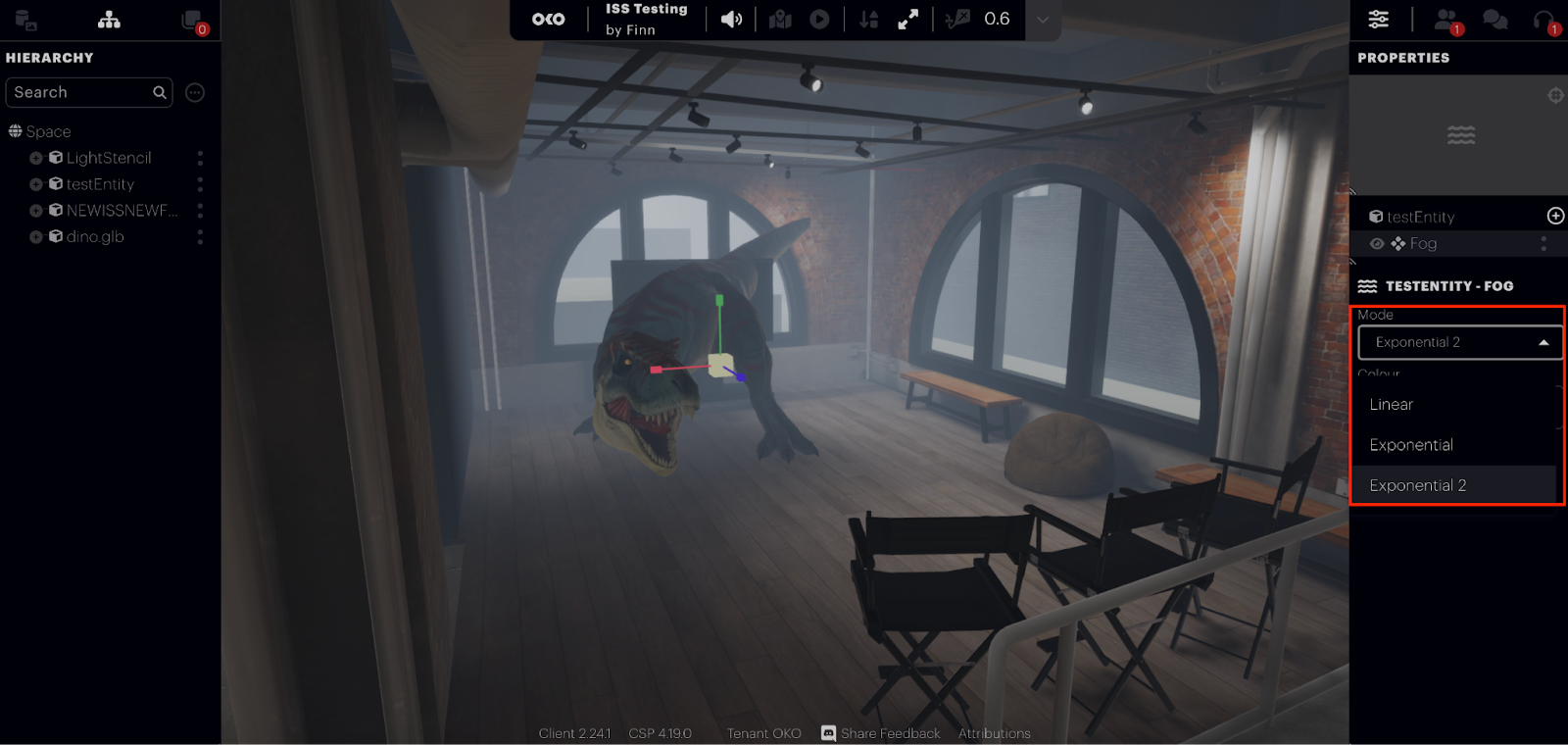This screenshot has height=745, width=1568.
Task: Click the play button in the top toolbar
Action: 820,20
